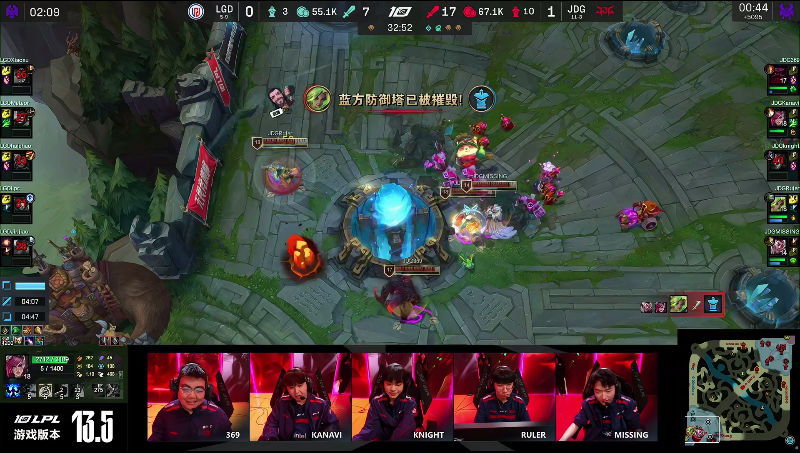The image size is (800, 453).
Task: Click the LPL logo above the game timer
Action: pos(400,12)
